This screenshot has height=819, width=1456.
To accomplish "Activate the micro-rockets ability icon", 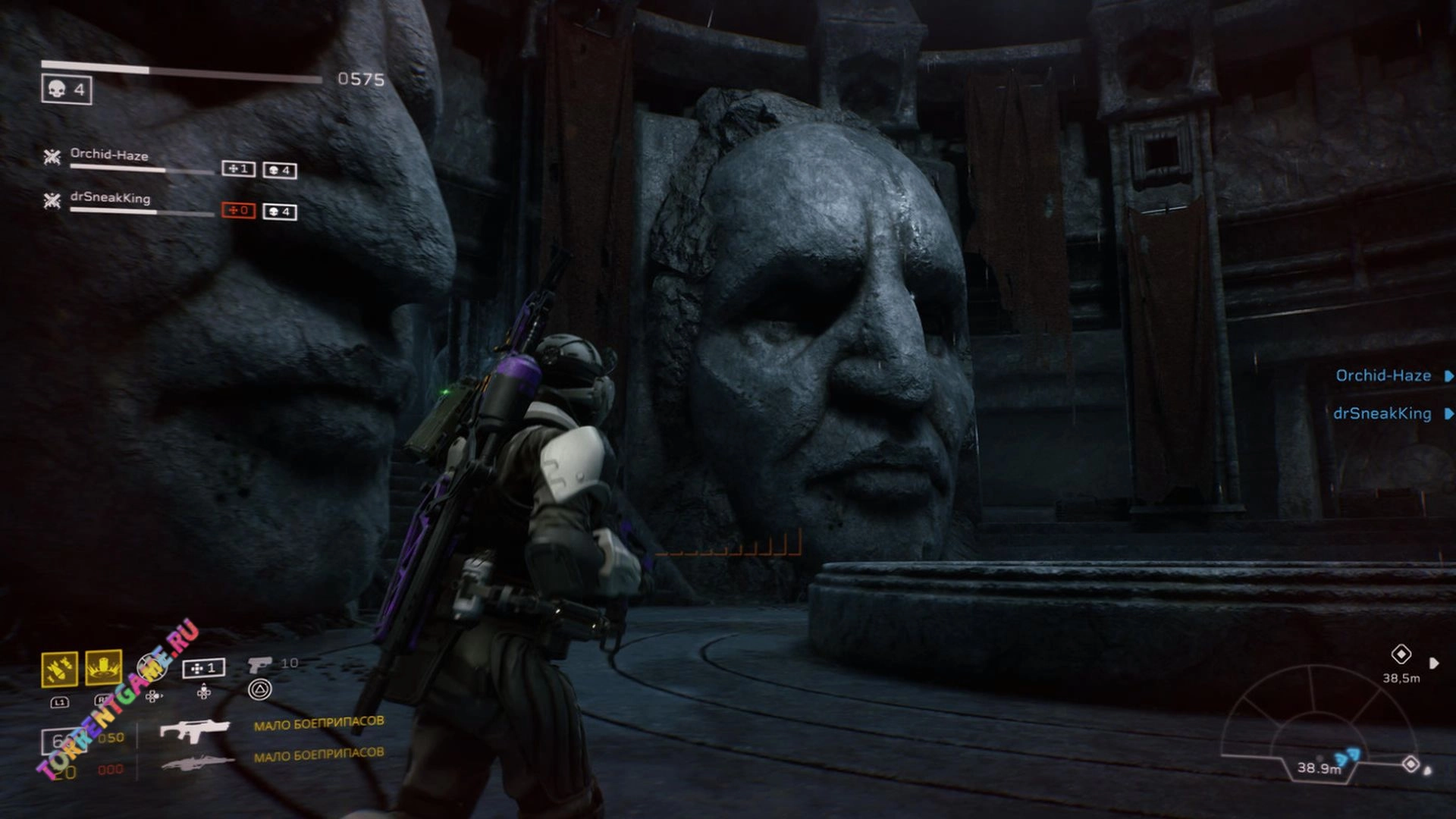I will tap(59, 669).
